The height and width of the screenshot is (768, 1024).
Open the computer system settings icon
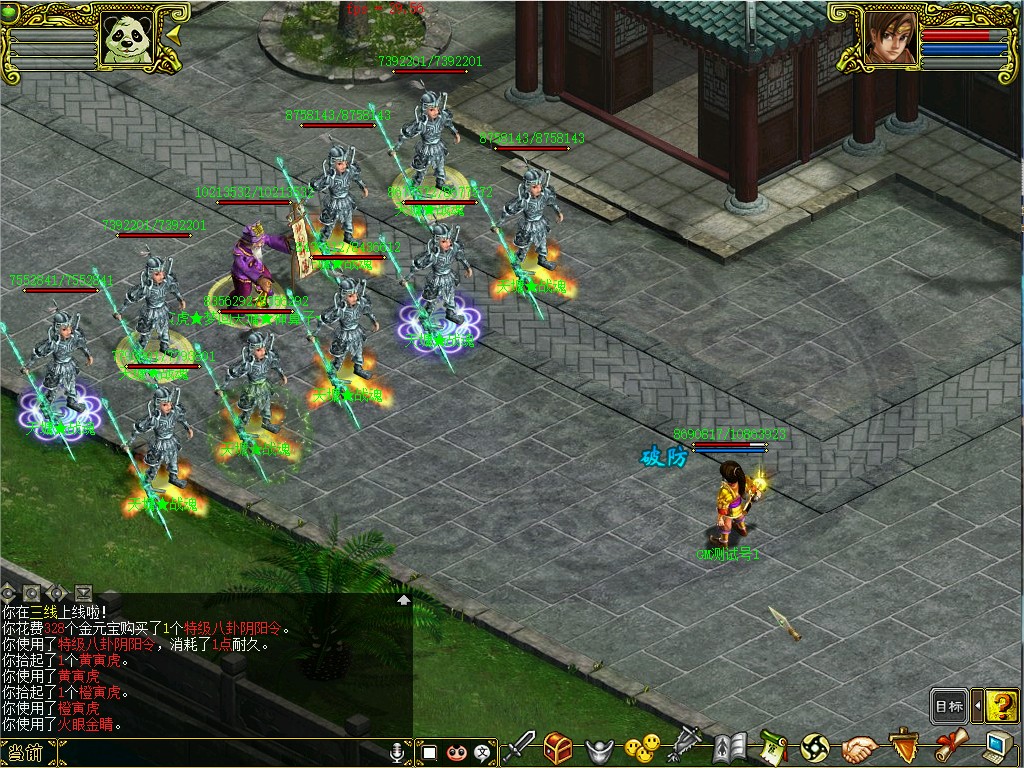point(997,746)
